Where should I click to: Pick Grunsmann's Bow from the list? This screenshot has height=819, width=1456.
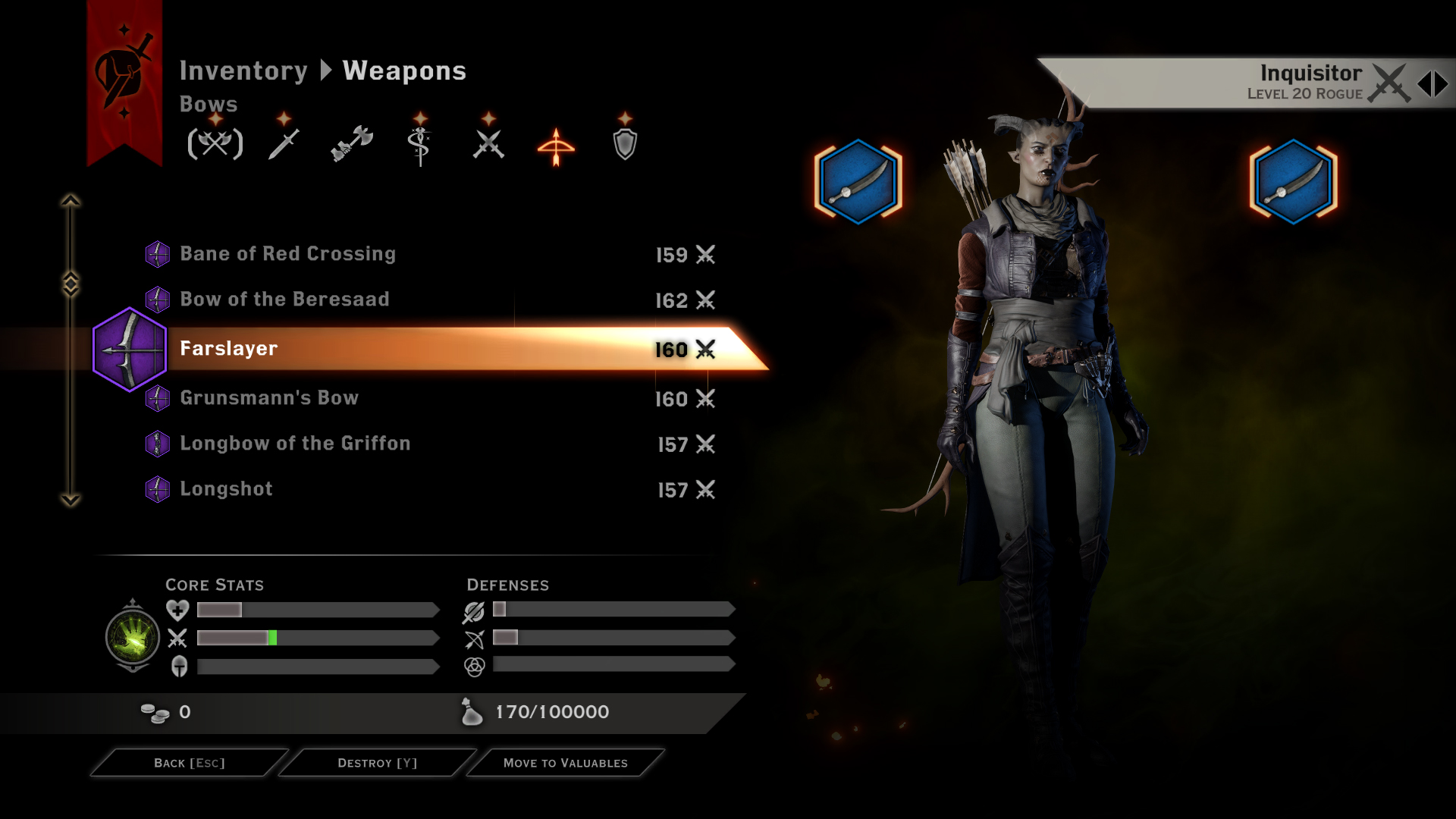pos(269,398)
